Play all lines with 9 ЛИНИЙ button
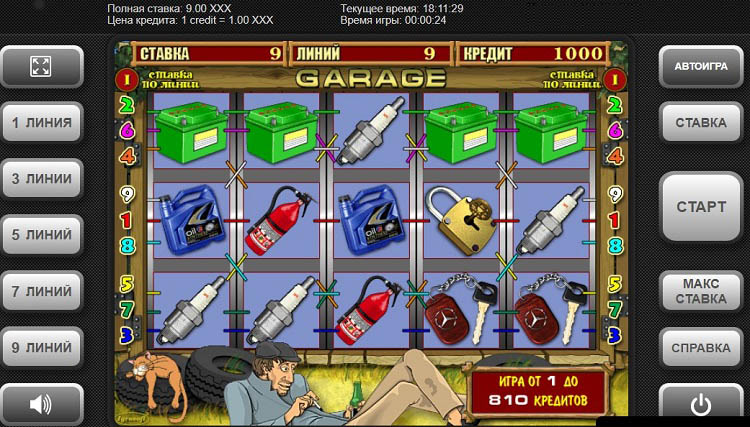The width and height of the screenshot is (750, 427). (41, 347)
